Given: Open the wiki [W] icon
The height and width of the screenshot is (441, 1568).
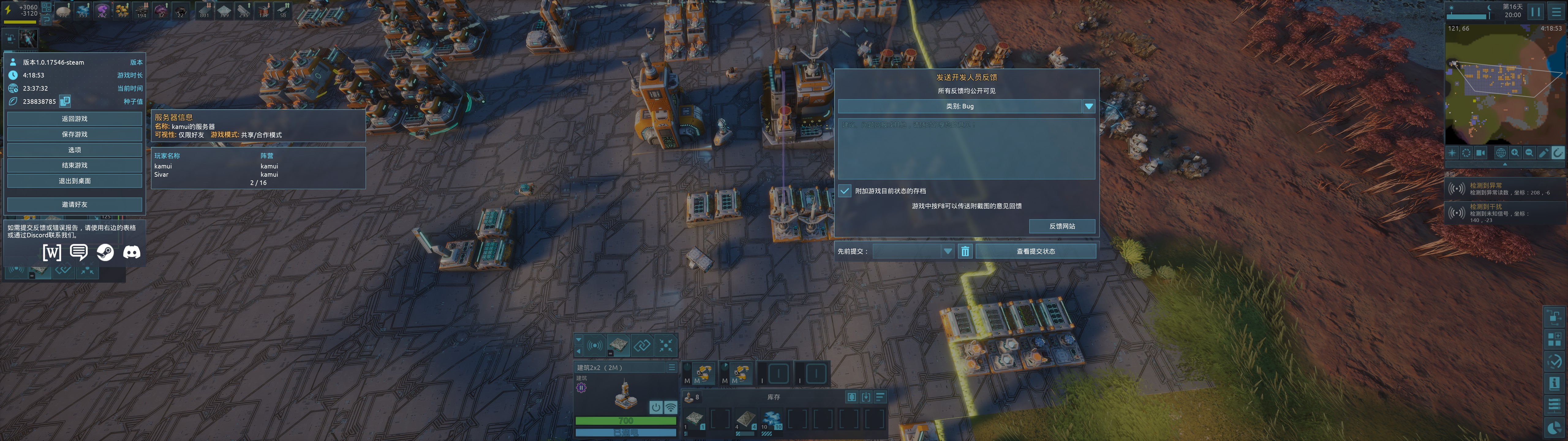Looking at the screenshot, I should 52,252.
